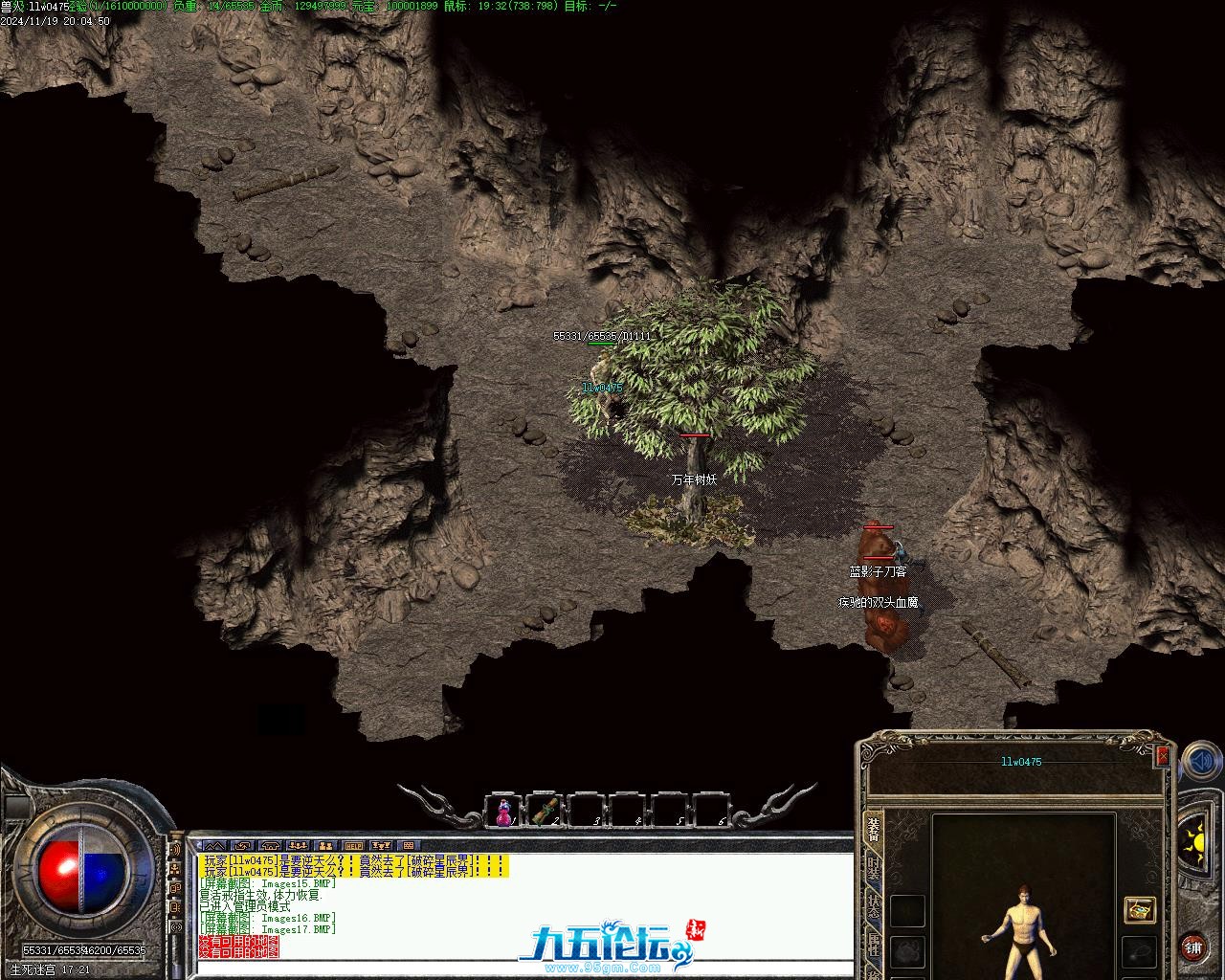Image resolution: width=1225 pixels, height=980 pixels.
Task: Click the chat text input field
Action: [x=517, y=969]
